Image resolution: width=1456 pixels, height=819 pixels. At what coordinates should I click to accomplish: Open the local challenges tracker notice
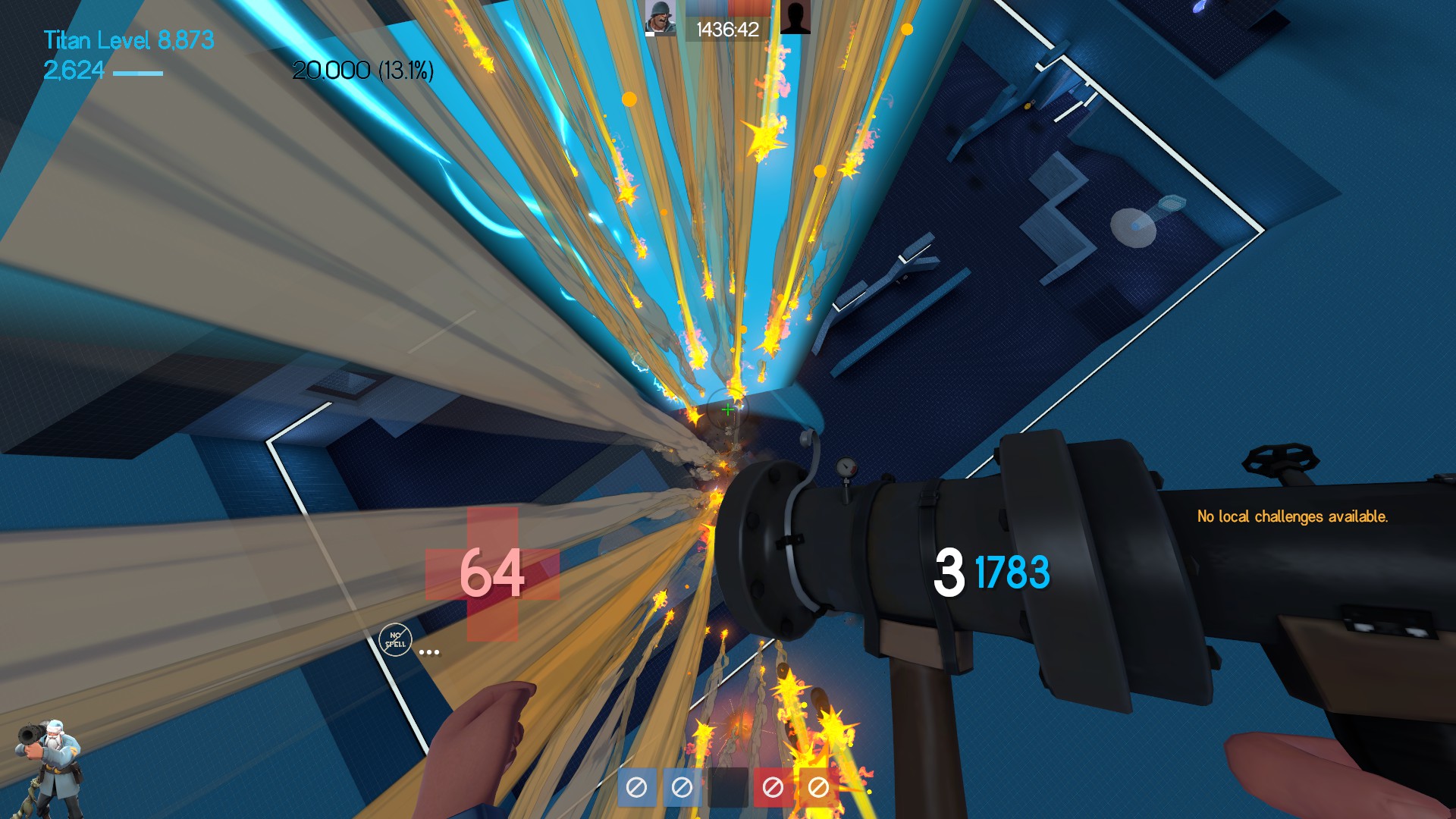point(1292,516)
